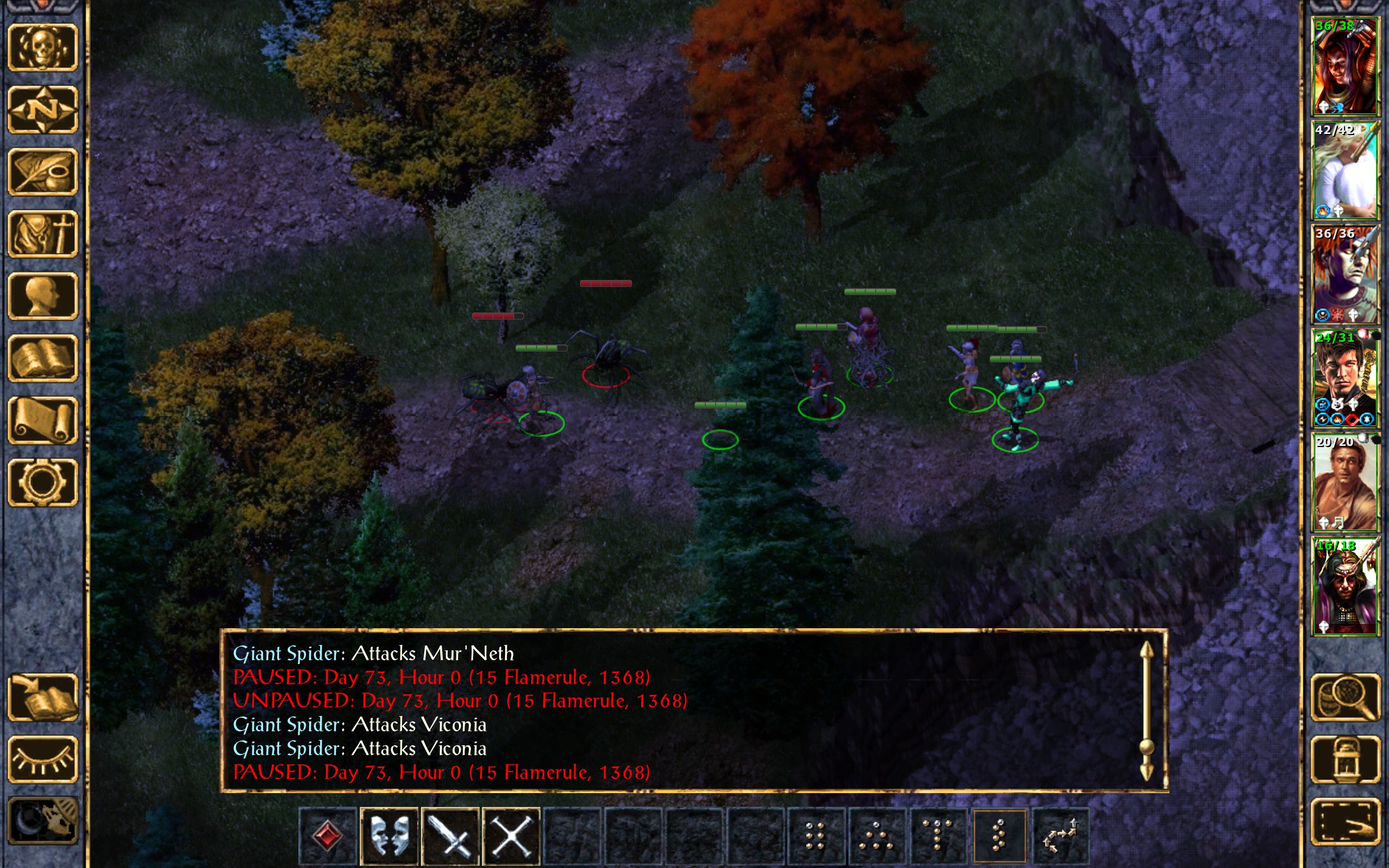The image size is (1389, 868).
Task: Activate the talk action with the masks icon
Action: 389,836
